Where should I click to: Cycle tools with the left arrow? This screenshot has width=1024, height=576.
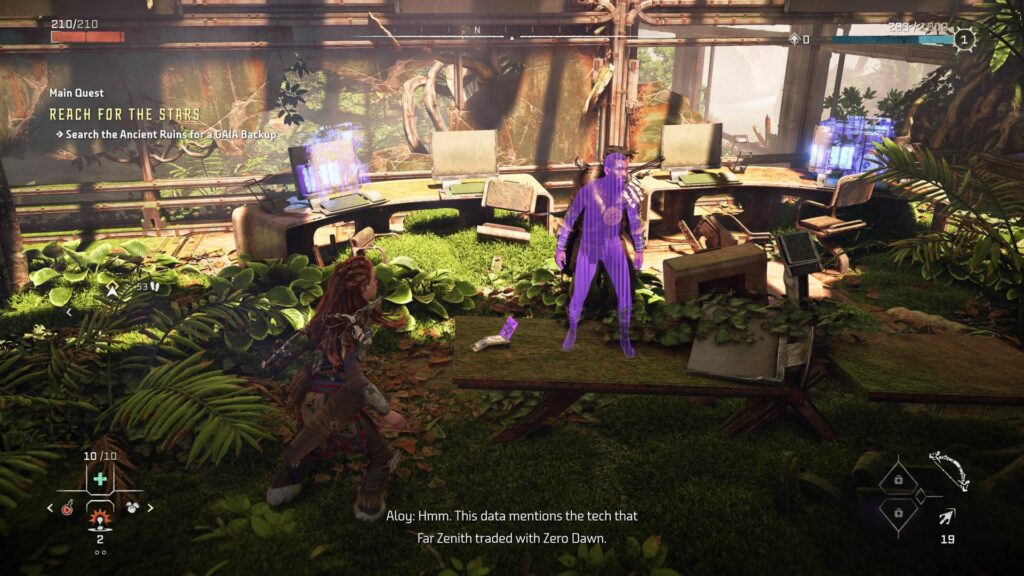point(51,507)
